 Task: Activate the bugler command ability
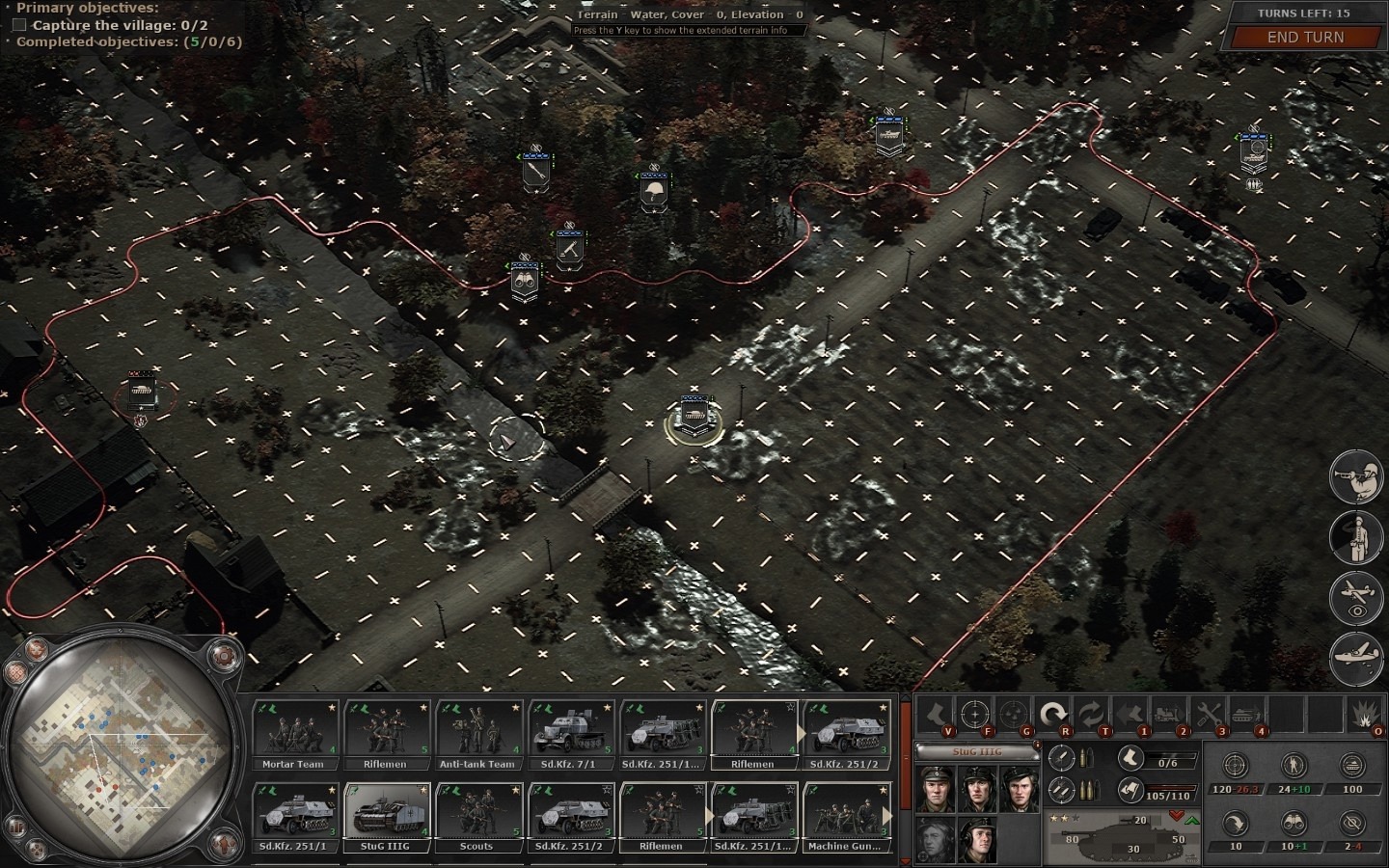[1356, 476]
